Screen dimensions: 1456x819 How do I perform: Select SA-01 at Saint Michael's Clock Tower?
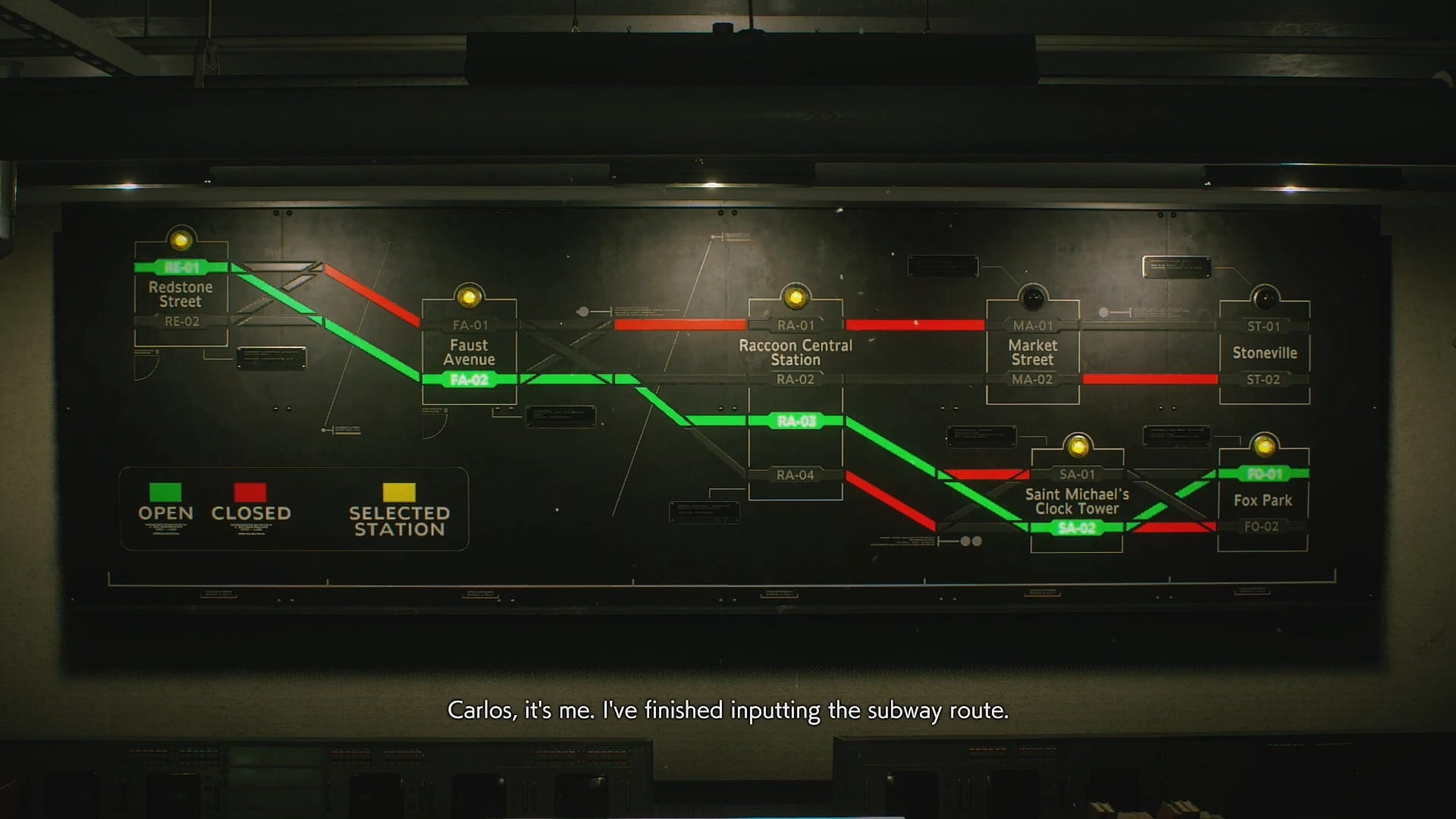[x=1077, y=474]
